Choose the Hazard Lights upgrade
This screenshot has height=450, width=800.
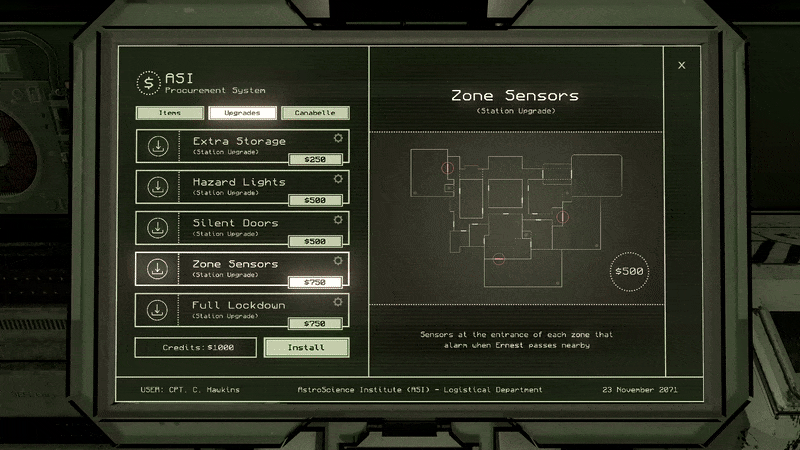pyautogui.click(x=242, y=187)
